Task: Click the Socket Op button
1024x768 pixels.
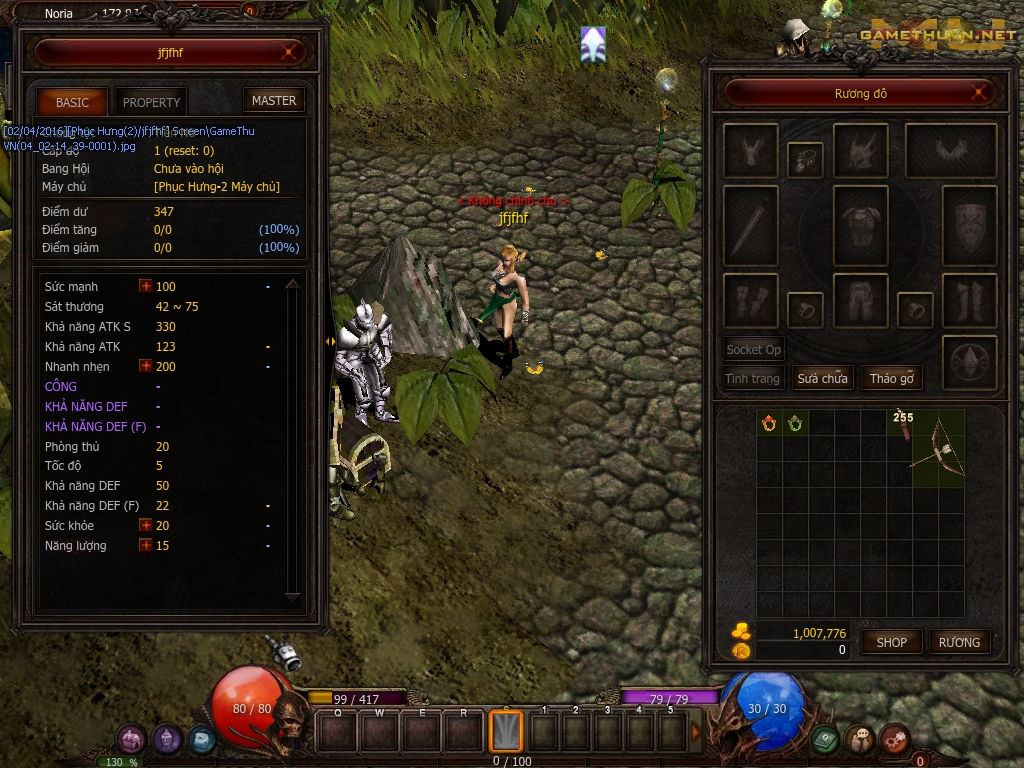Action: pyautogui.click(x=754, y=350)
